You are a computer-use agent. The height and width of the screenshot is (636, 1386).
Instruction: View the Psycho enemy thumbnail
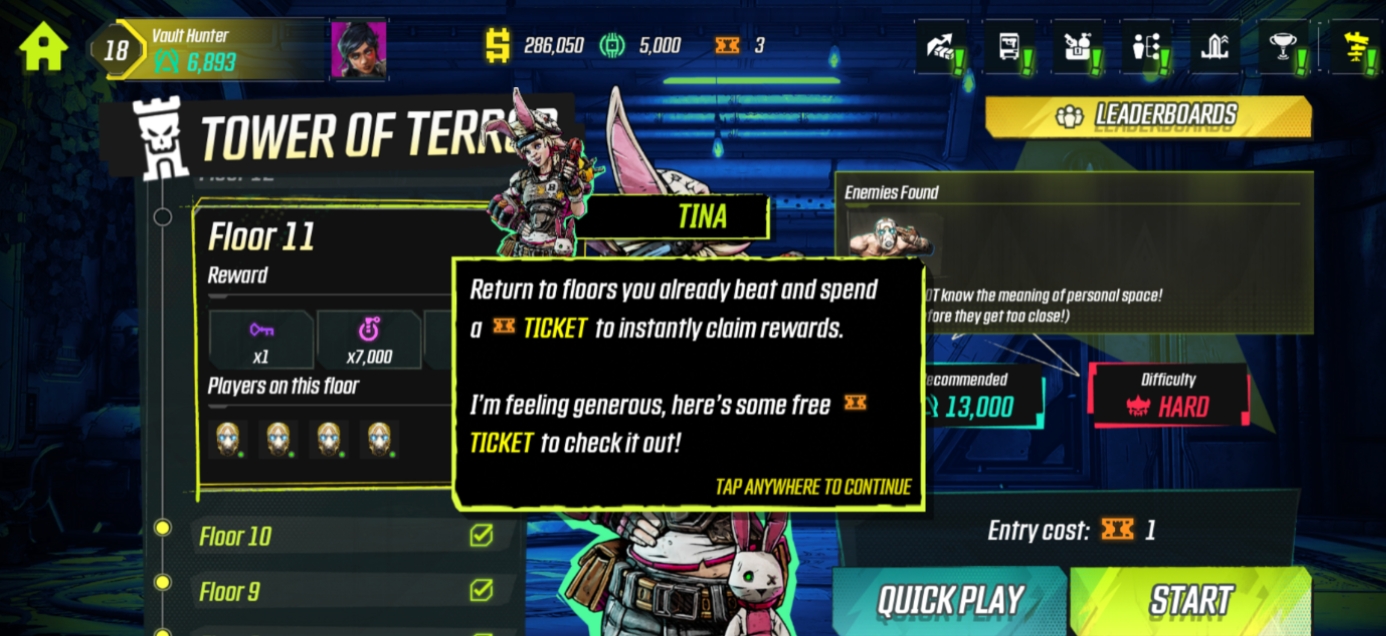tap(889, 234)
